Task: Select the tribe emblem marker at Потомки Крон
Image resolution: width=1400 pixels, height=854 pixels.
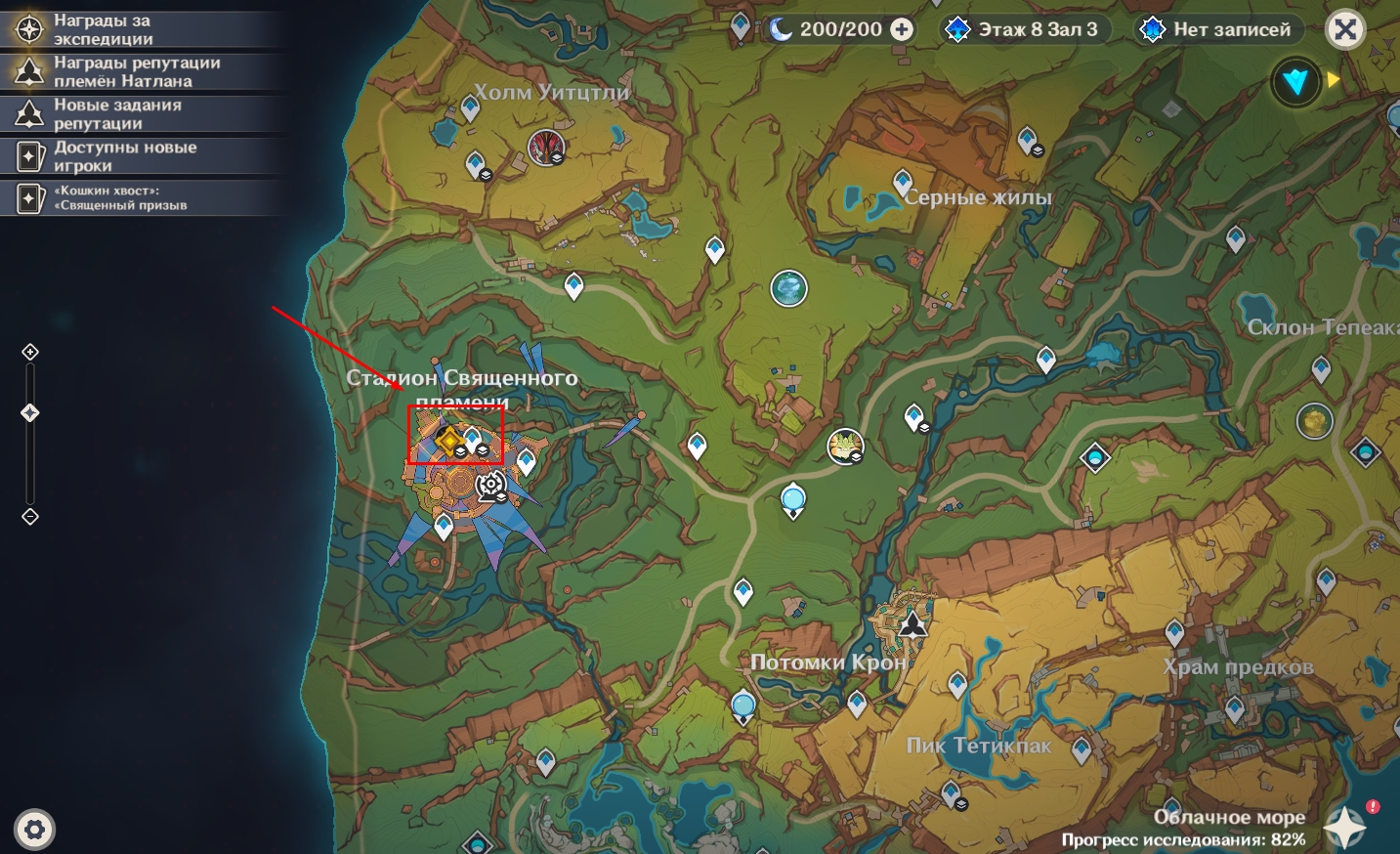Action: tap(912, 622)
